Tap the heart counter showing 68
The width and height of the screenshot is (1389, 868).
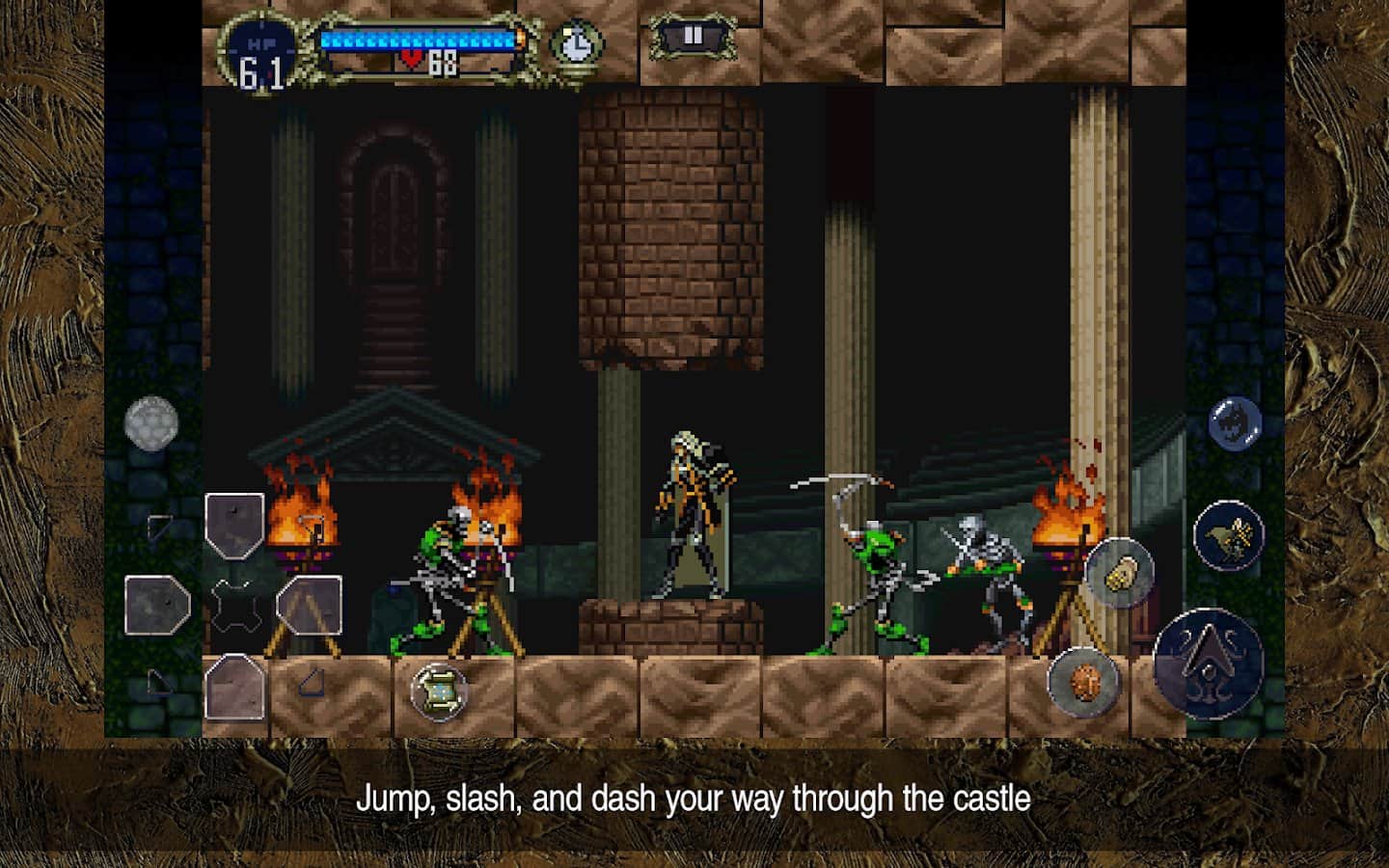click(429, 66)
